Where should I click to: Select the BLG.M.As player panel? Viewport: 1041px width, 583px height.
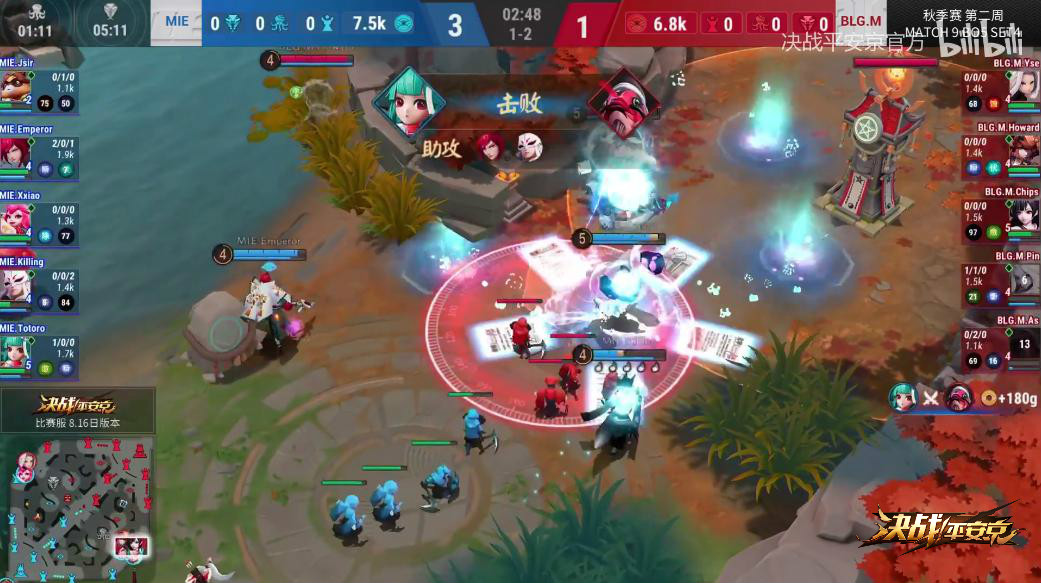click(x=1001, y=344)
